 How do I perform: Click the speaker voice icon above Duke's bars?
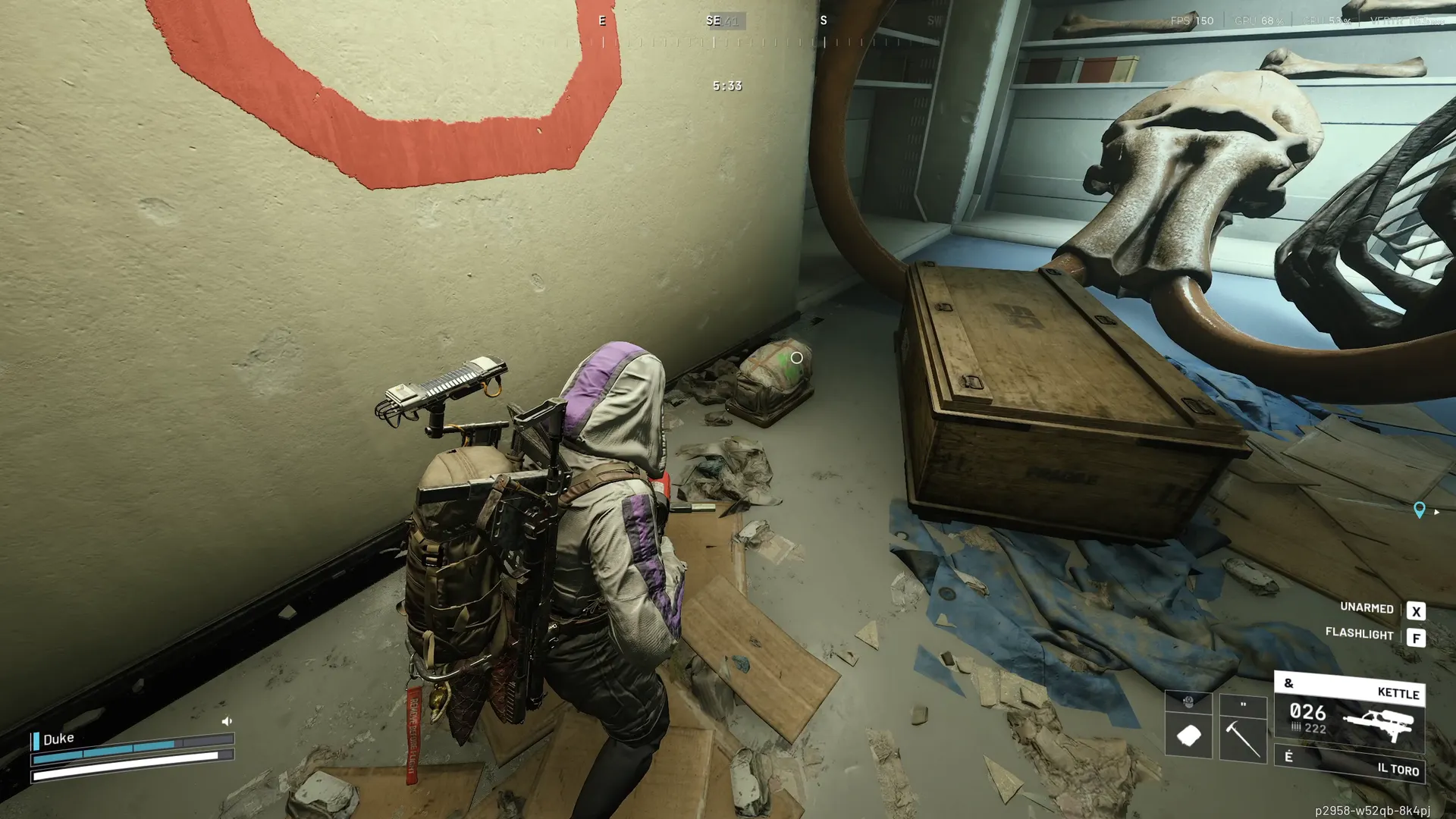[x=227, y=721]
